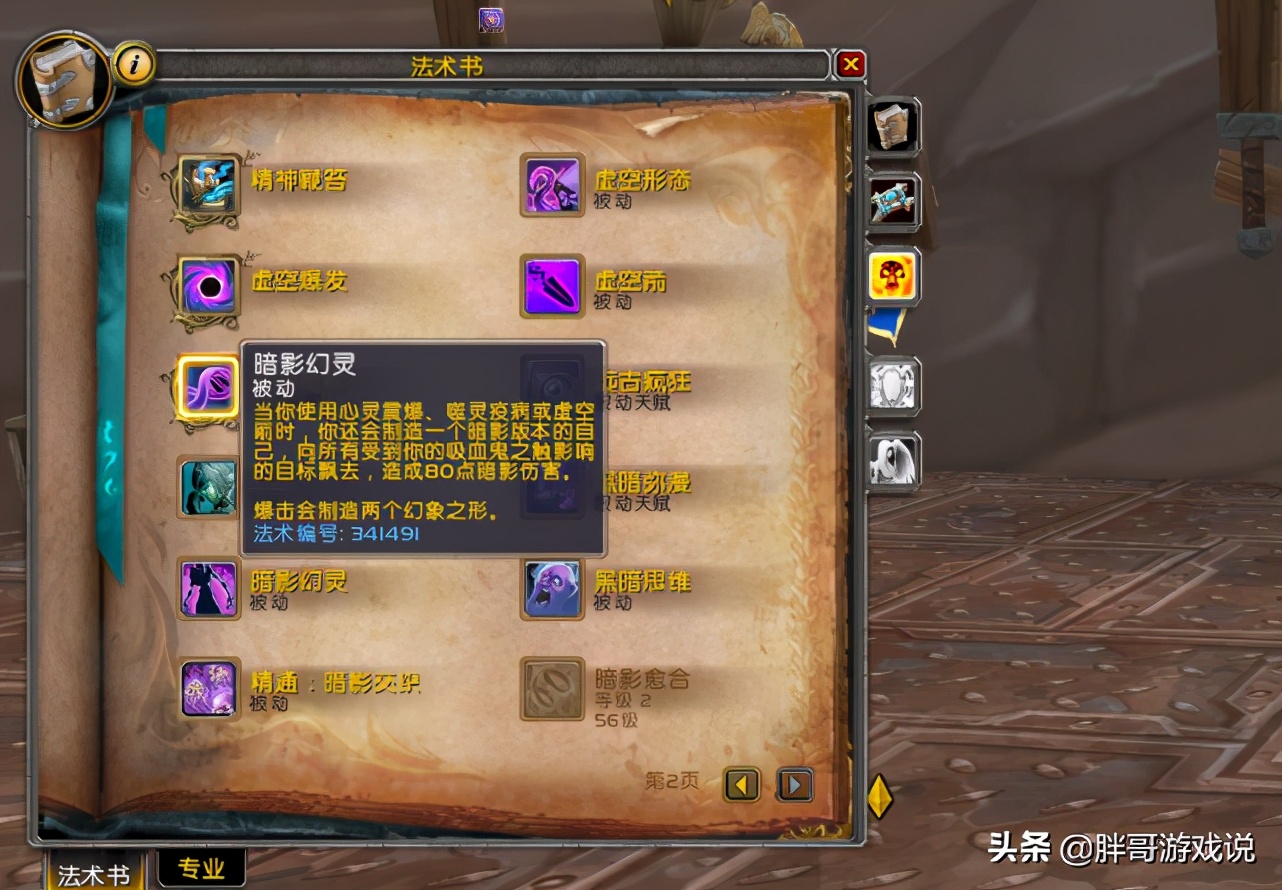Click the white-robed priest specialization tab
Screen dimensions: 1282x890
891,460
